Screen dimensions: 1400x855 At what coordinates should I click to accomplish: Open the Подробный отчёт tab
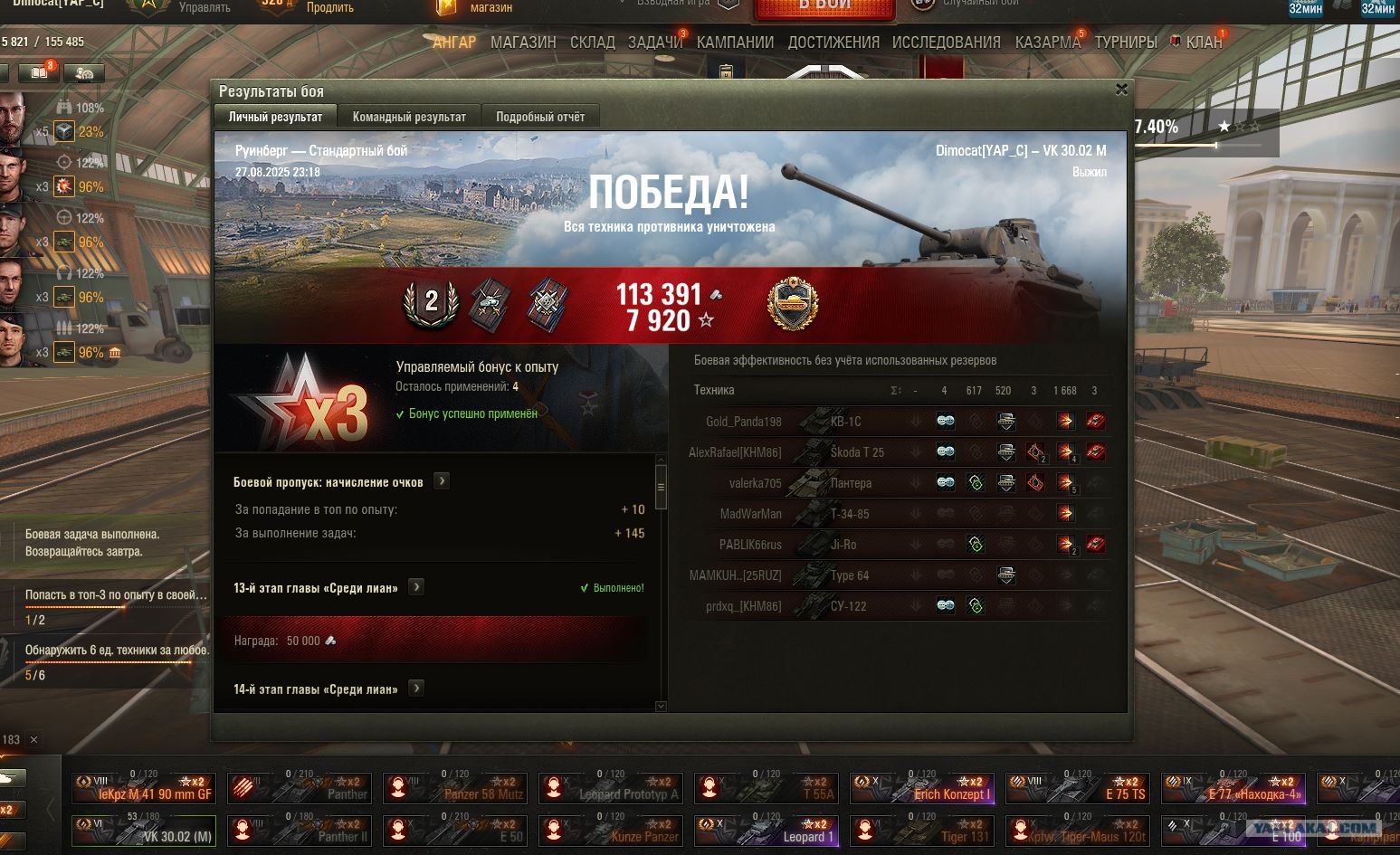[540, 117]
